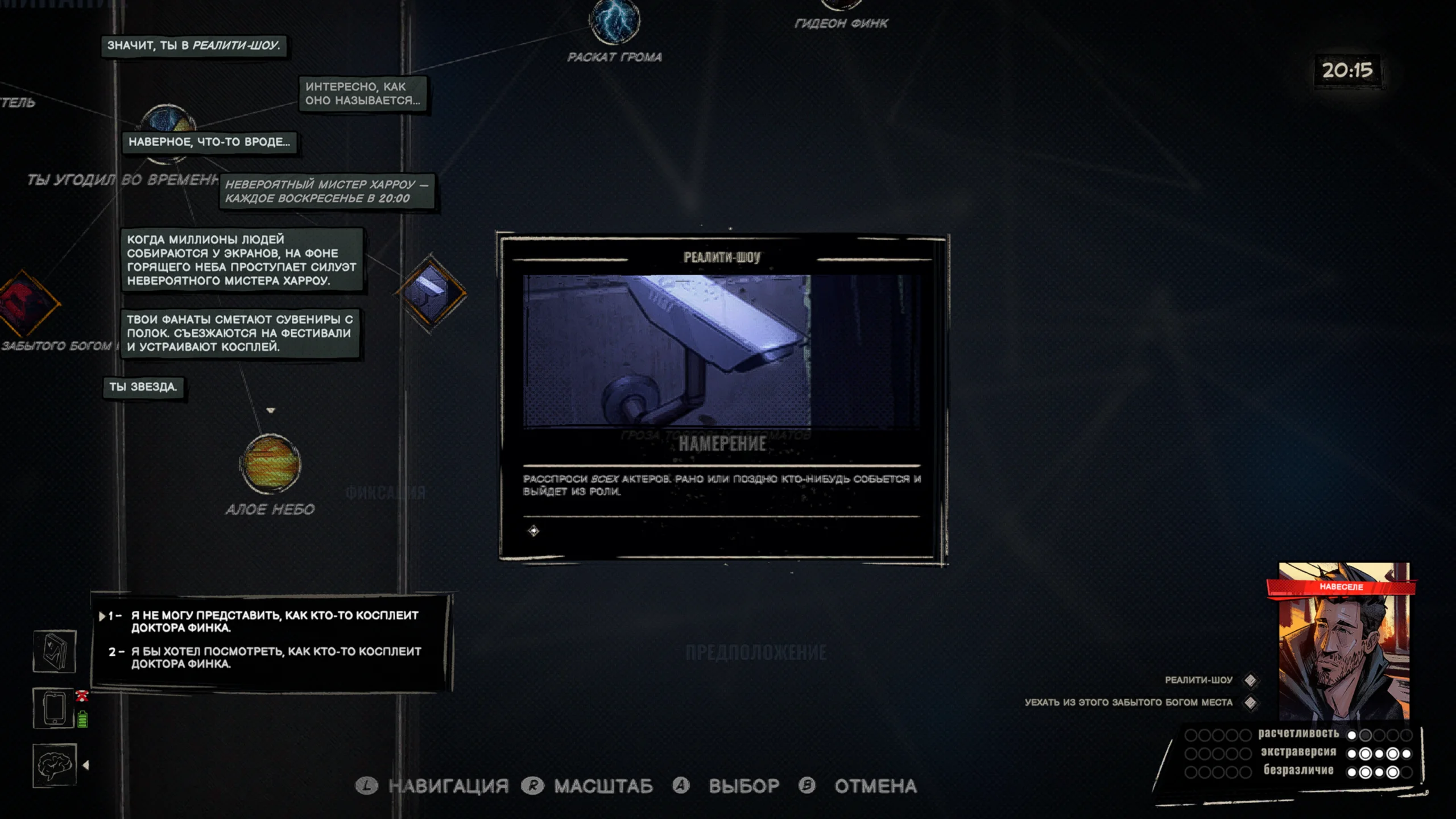Open the «Реалити-шоу» intention in the tracker
Screen dimensions: 1456x819
pos(1198,680)
